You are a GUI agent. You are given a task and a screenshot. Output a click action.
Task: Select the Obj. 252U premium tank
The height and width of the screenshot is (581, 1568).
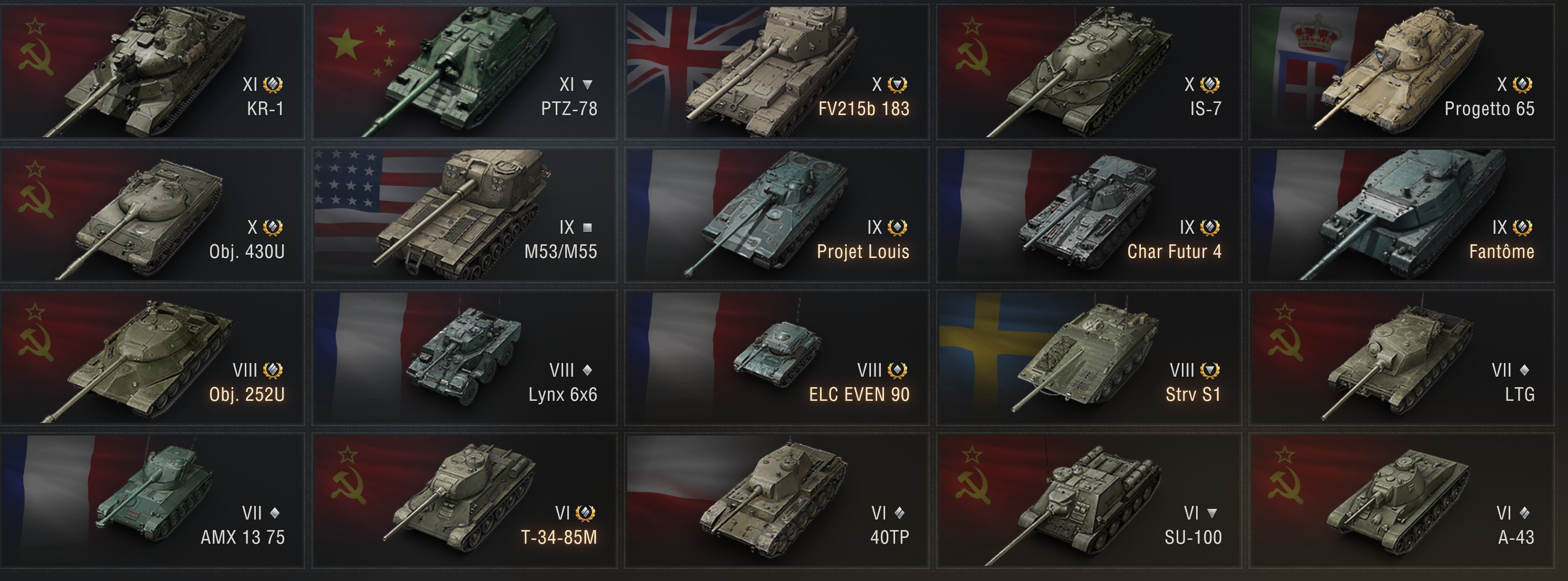[152, 358]
